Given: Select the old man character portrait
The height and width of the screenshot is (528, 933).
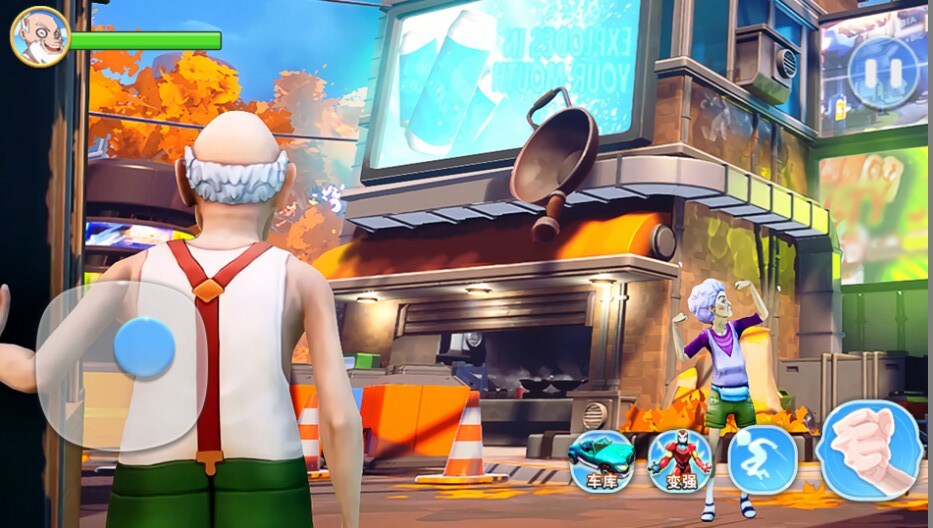Looking at the screenshot, I should coord(39,37).
